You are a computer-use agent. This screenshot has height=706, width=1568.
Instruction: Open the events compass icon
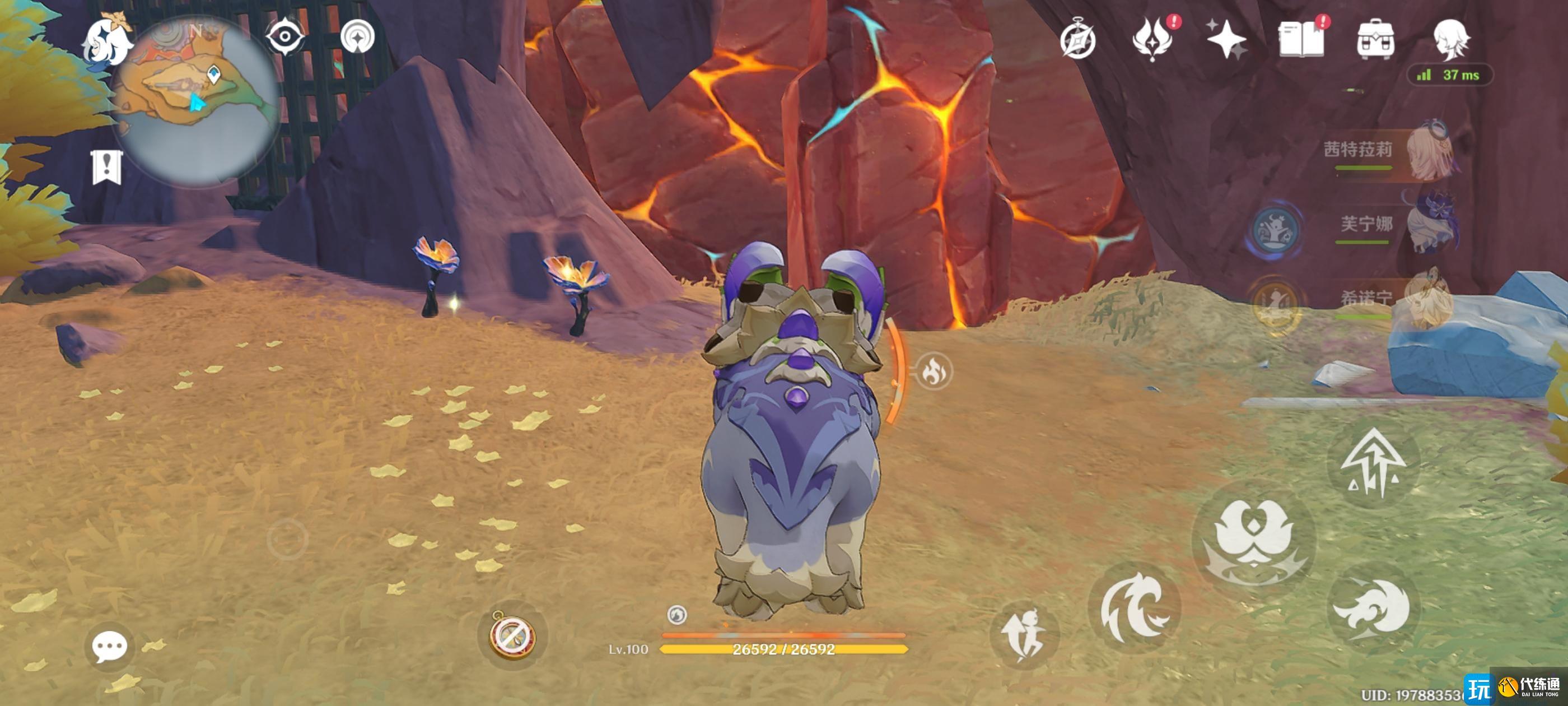pyautogui.click(x=1077, y=41)
